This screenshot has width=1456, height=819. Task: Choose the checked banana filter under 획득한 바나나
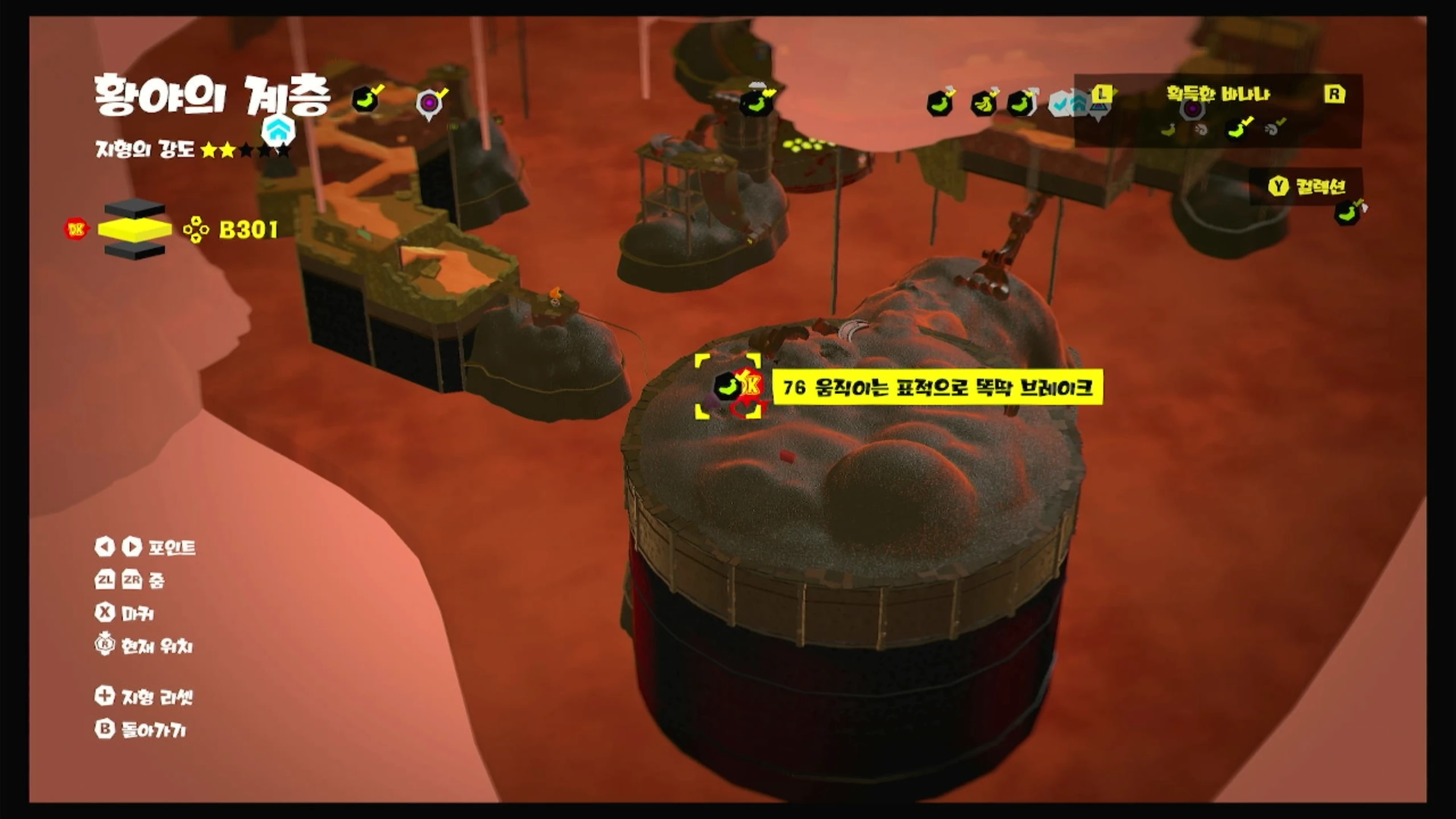1238,129
